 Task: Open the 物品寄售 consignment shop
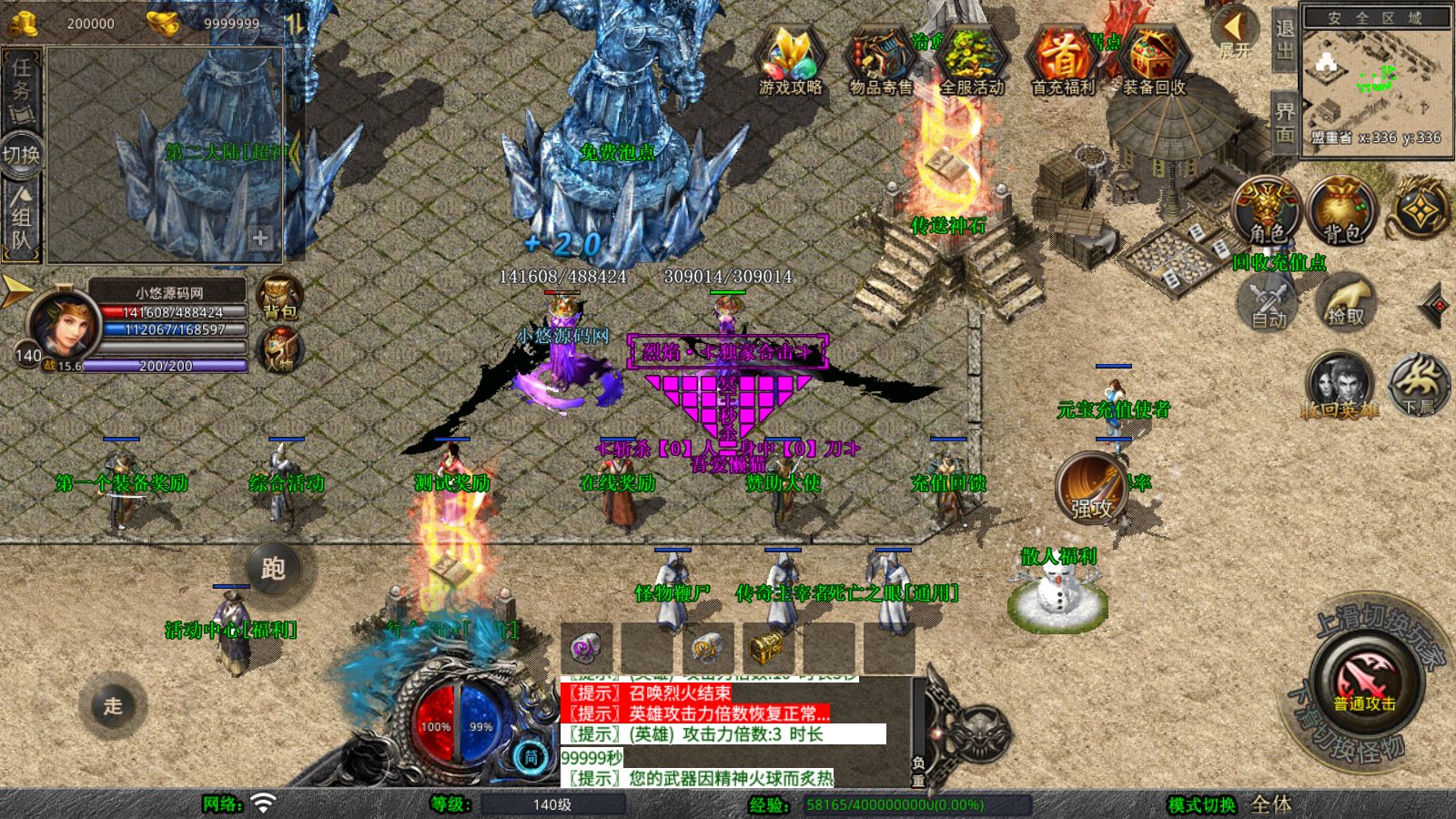point(880,60)
